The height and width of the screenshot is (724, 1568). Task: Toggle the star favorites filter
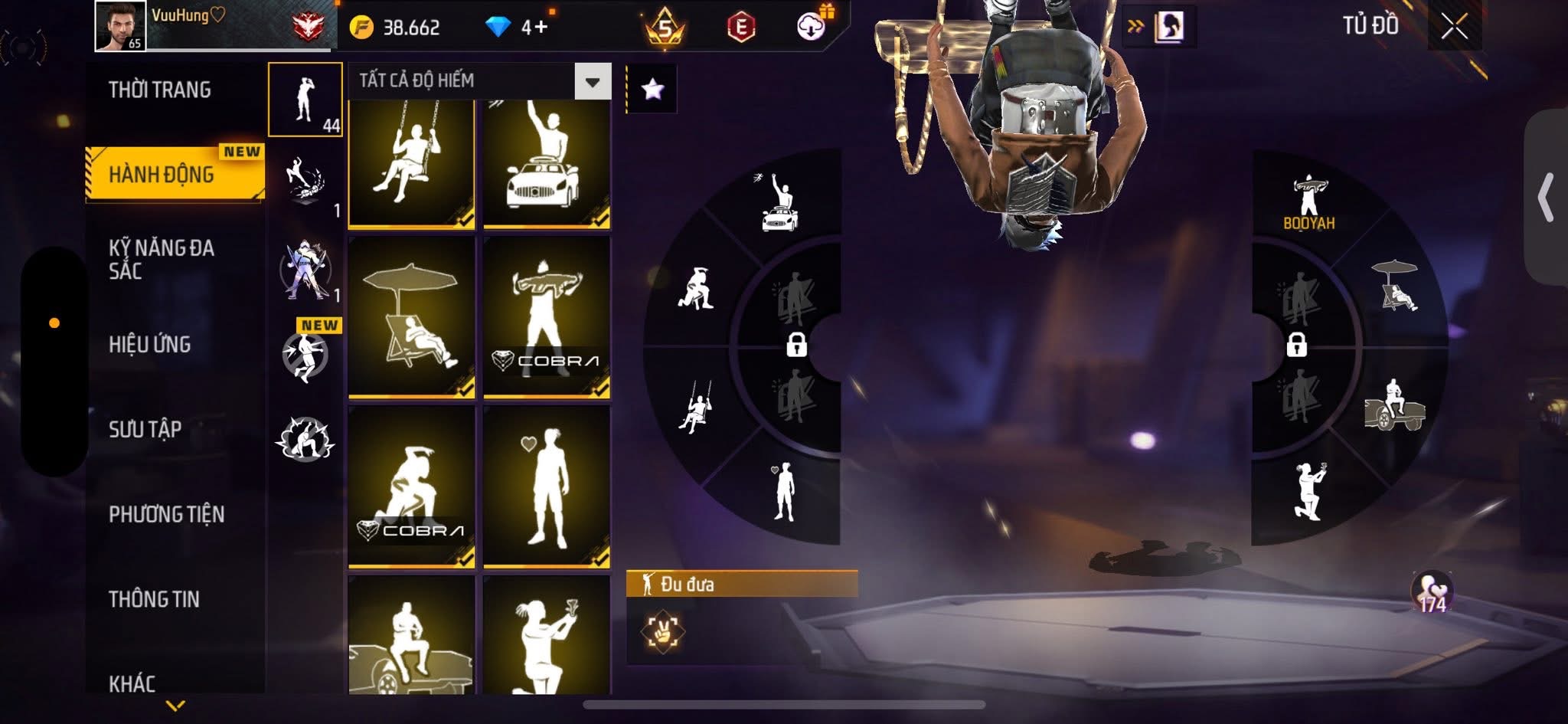point(652,90)
